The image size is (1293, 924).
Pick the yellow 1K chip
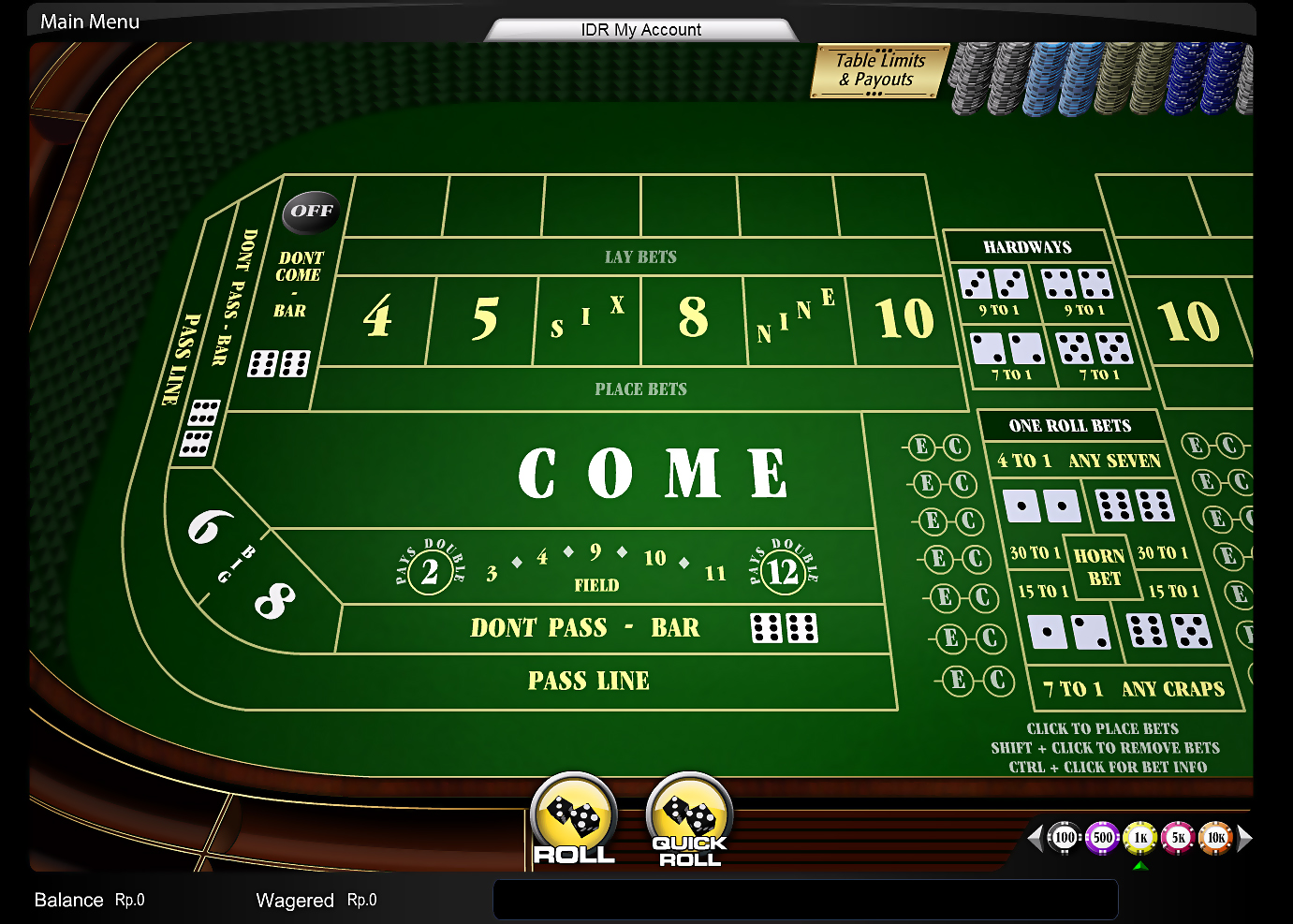click(x=1140, y=838)
